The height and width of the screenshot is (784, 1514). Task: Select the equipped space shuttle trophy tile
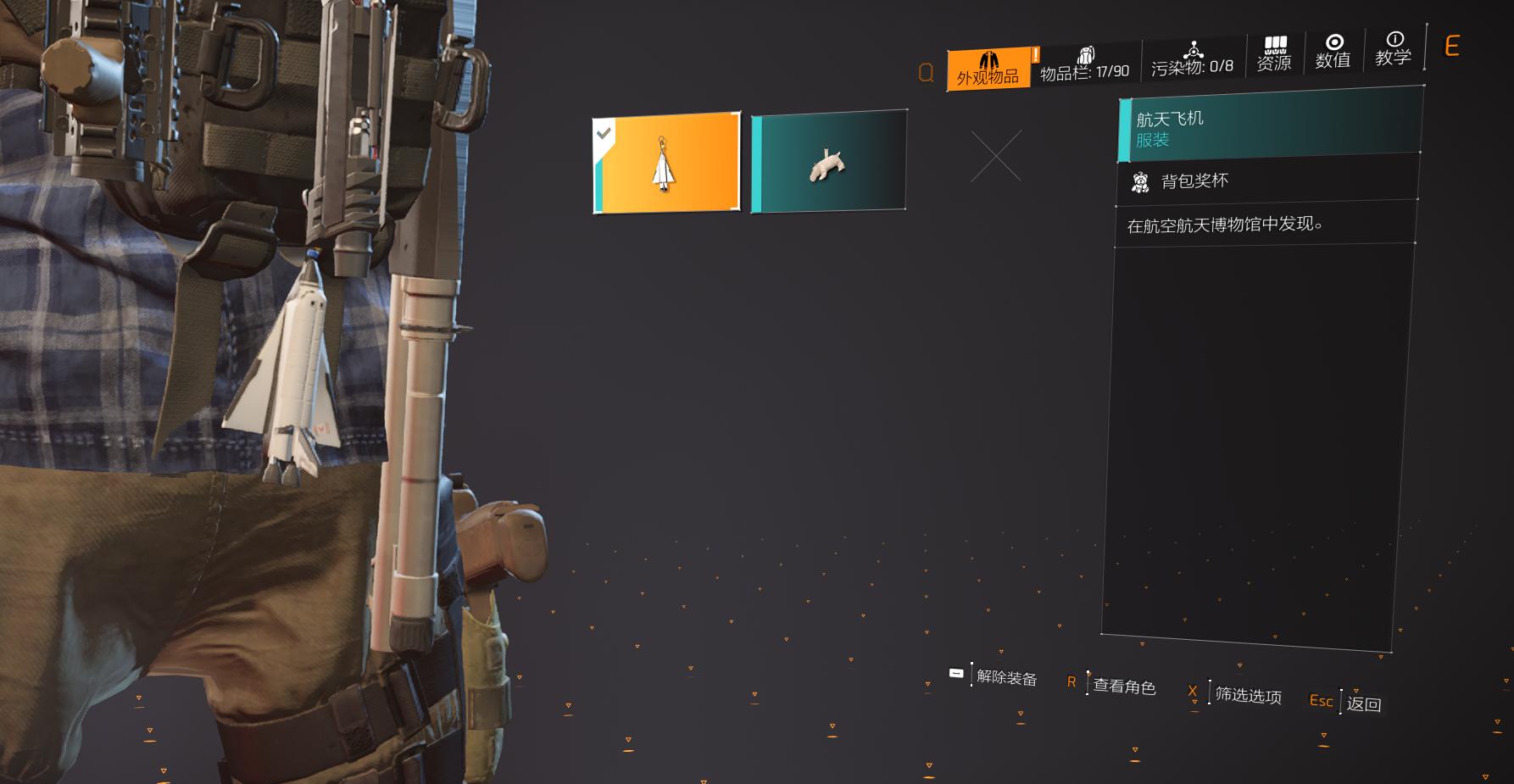point(666,162)
